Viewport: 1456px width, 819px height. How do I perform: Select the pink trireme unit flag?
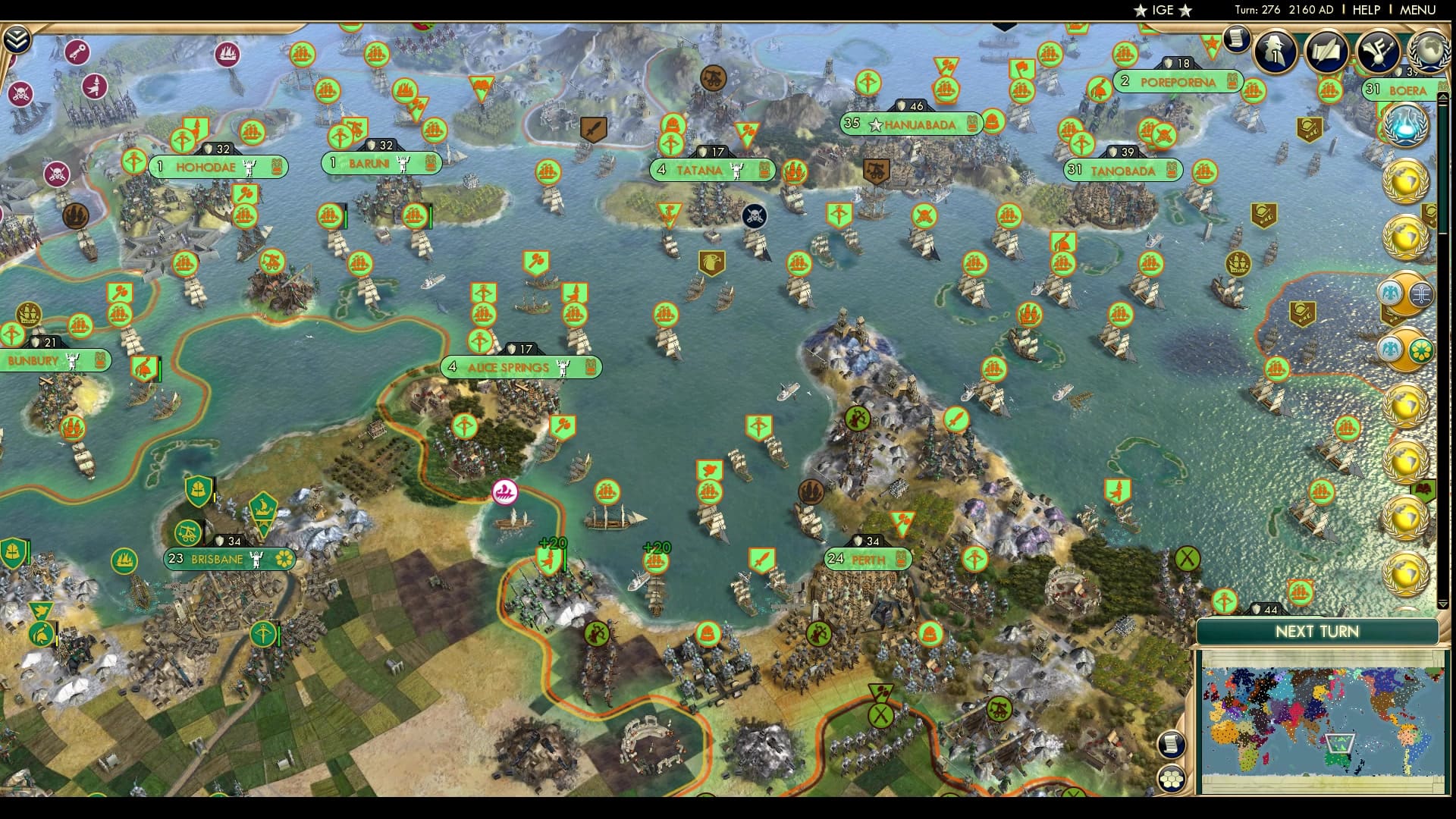tap(504, 493)
